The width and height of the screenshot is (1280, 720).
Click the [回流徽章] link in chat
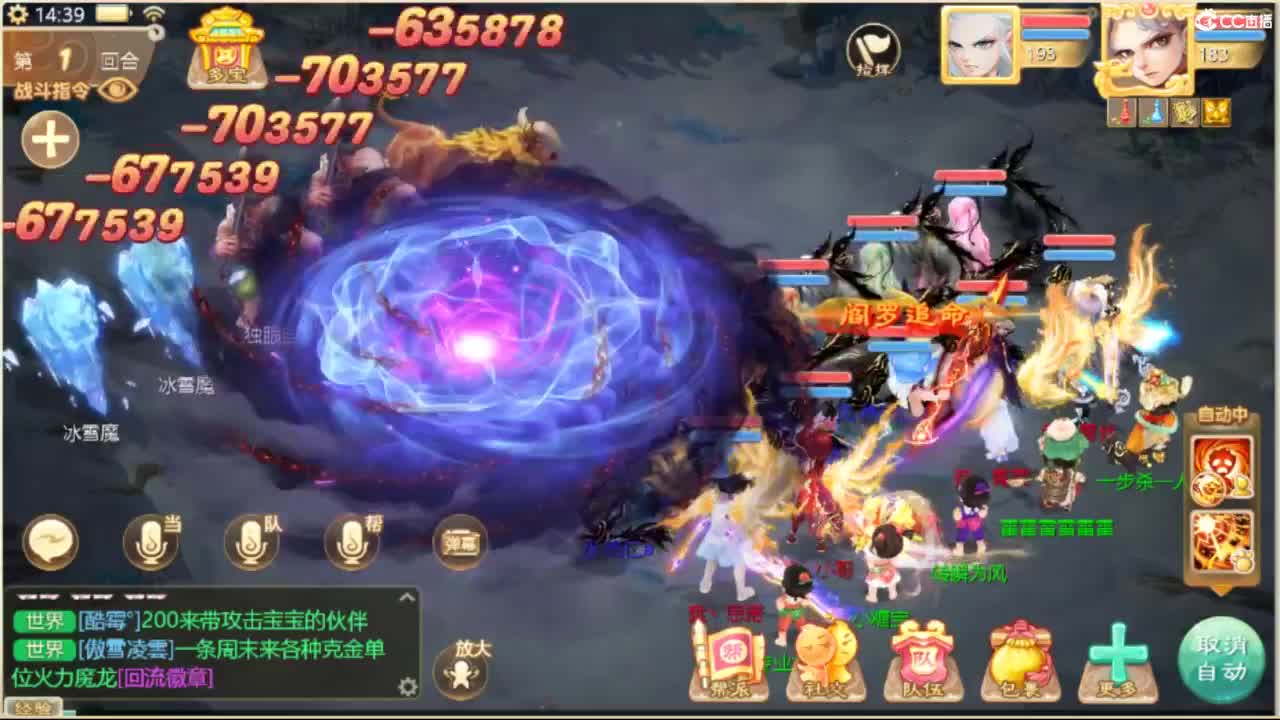point(164,676)
